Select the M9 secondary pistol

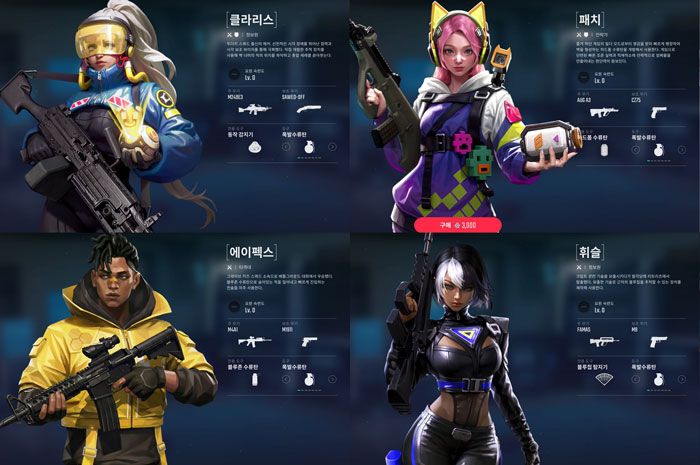[x=662, y=341]
